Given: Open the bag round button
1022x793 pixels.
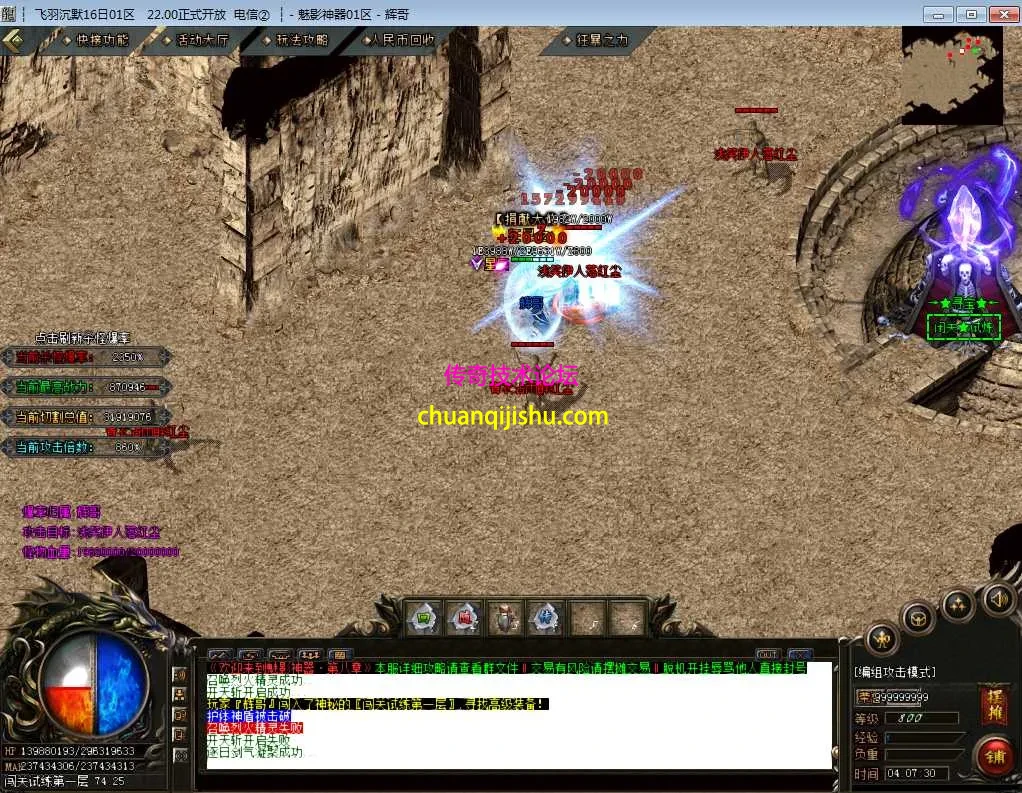Looking at the screenshot, I should tap(917, 617).
